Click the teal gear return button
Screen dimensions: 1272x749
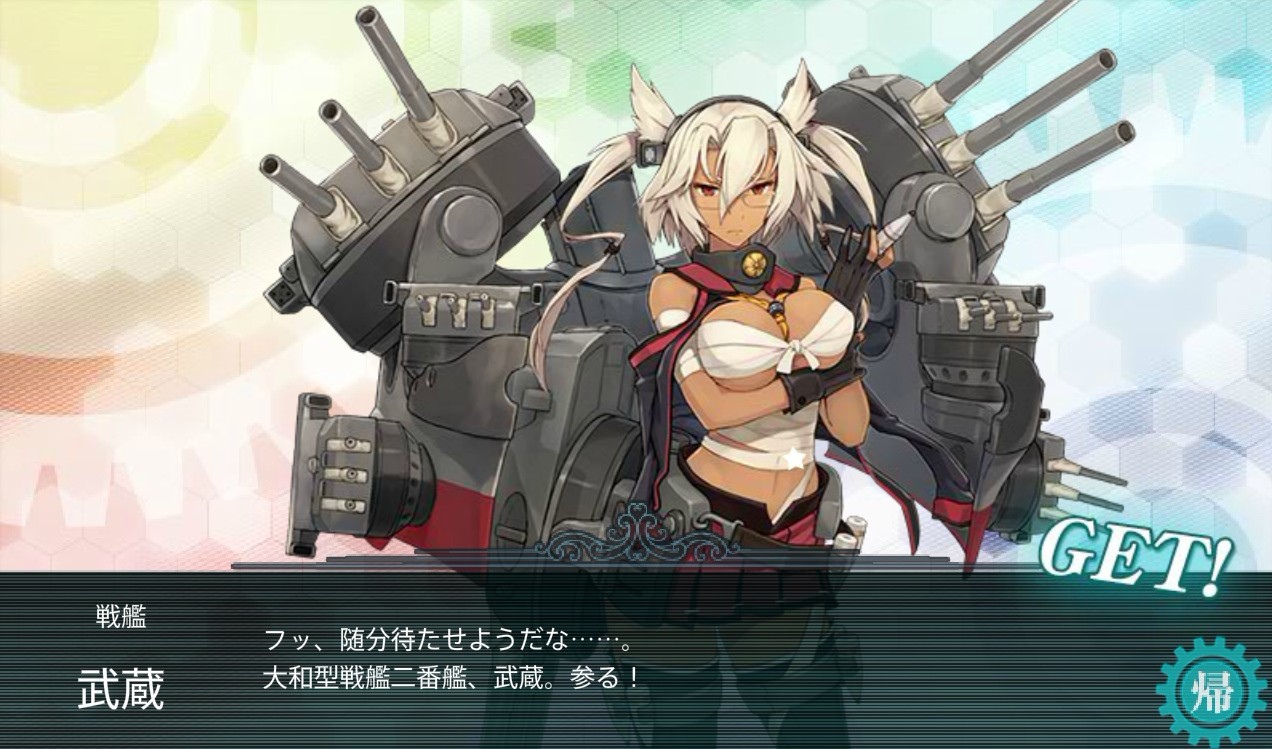1211,691
